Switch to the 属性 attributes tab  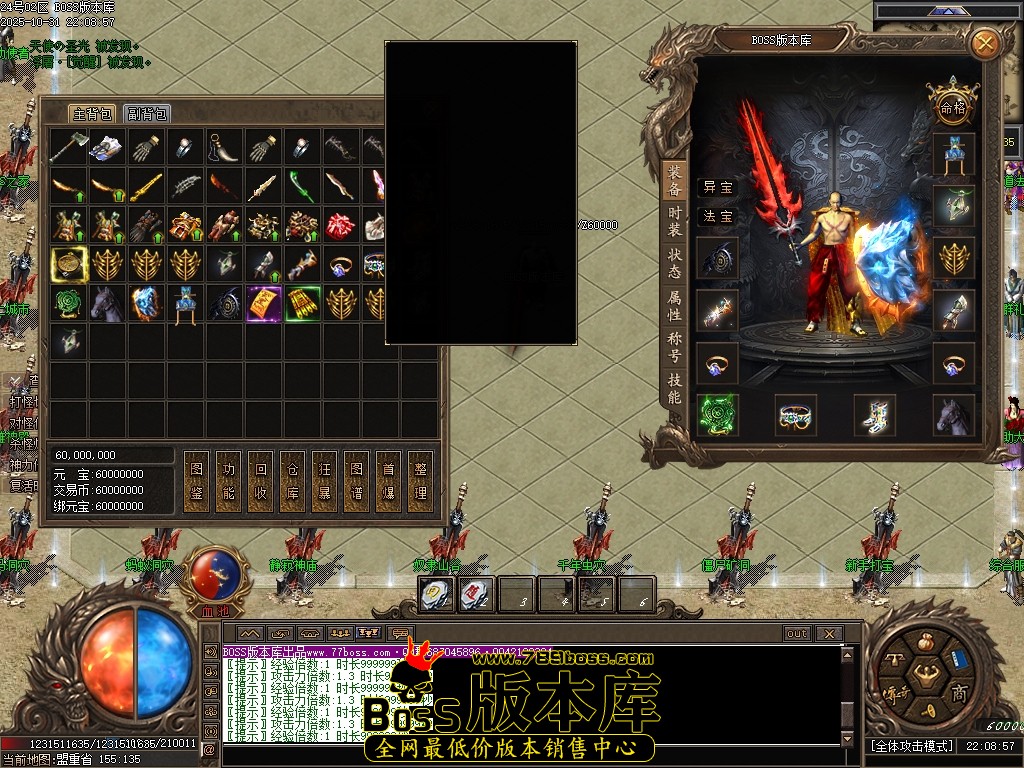point(675,305)
